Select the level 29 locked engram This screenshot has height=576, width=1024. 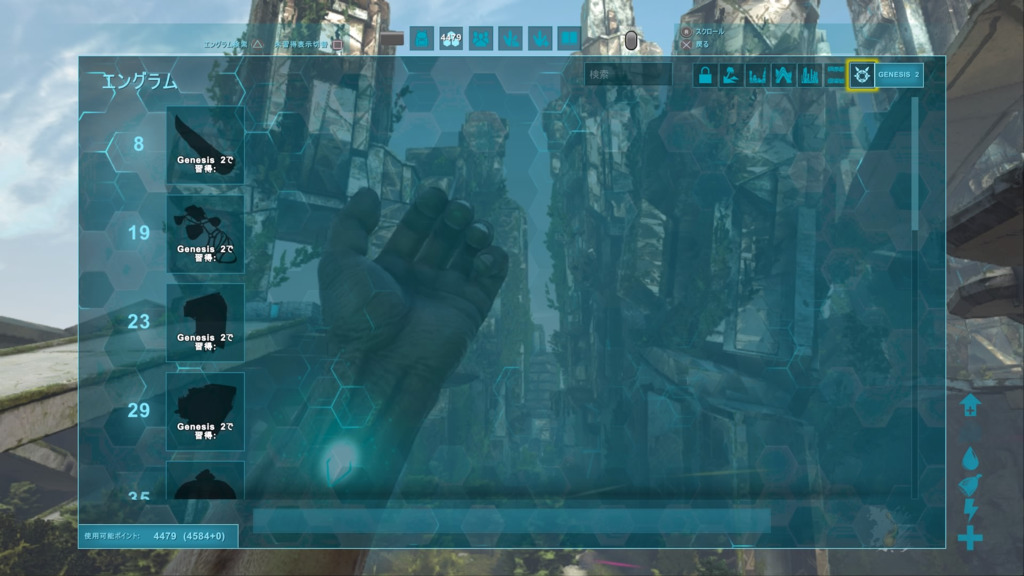205,410
